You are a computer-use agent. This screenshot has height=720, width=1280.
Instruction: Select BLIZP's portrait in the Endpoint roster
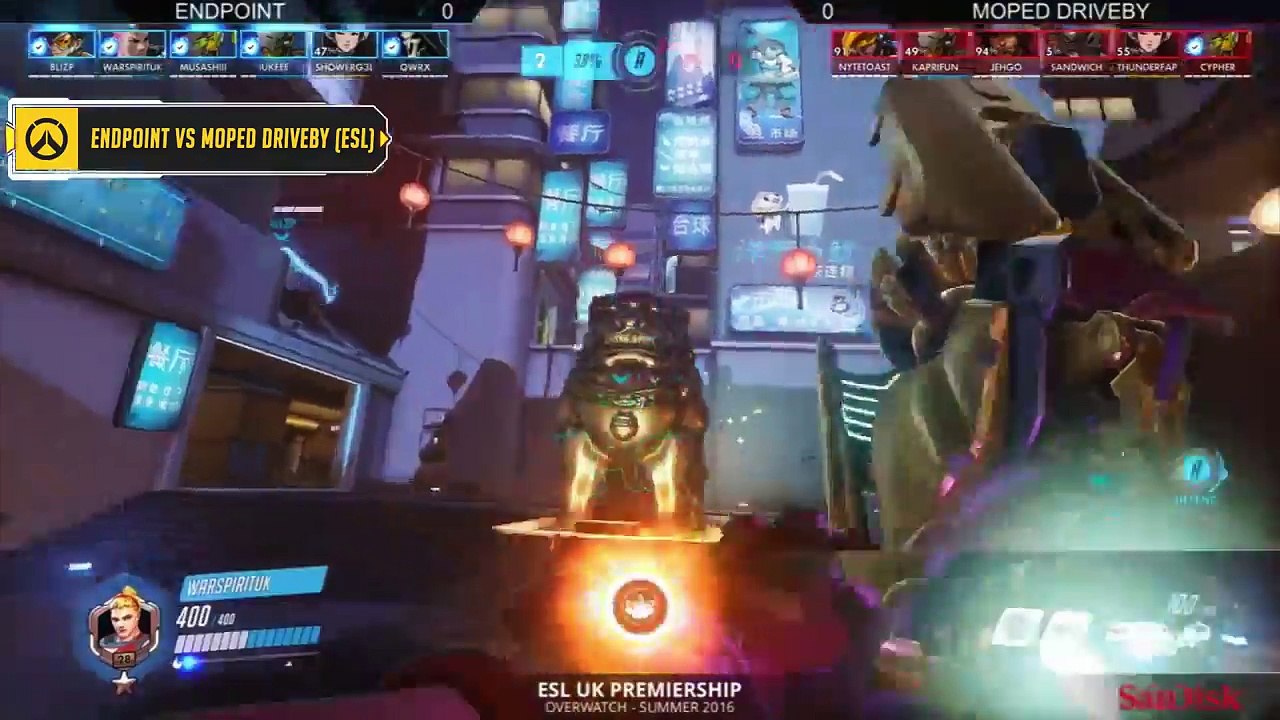click(x=61, y=46)
